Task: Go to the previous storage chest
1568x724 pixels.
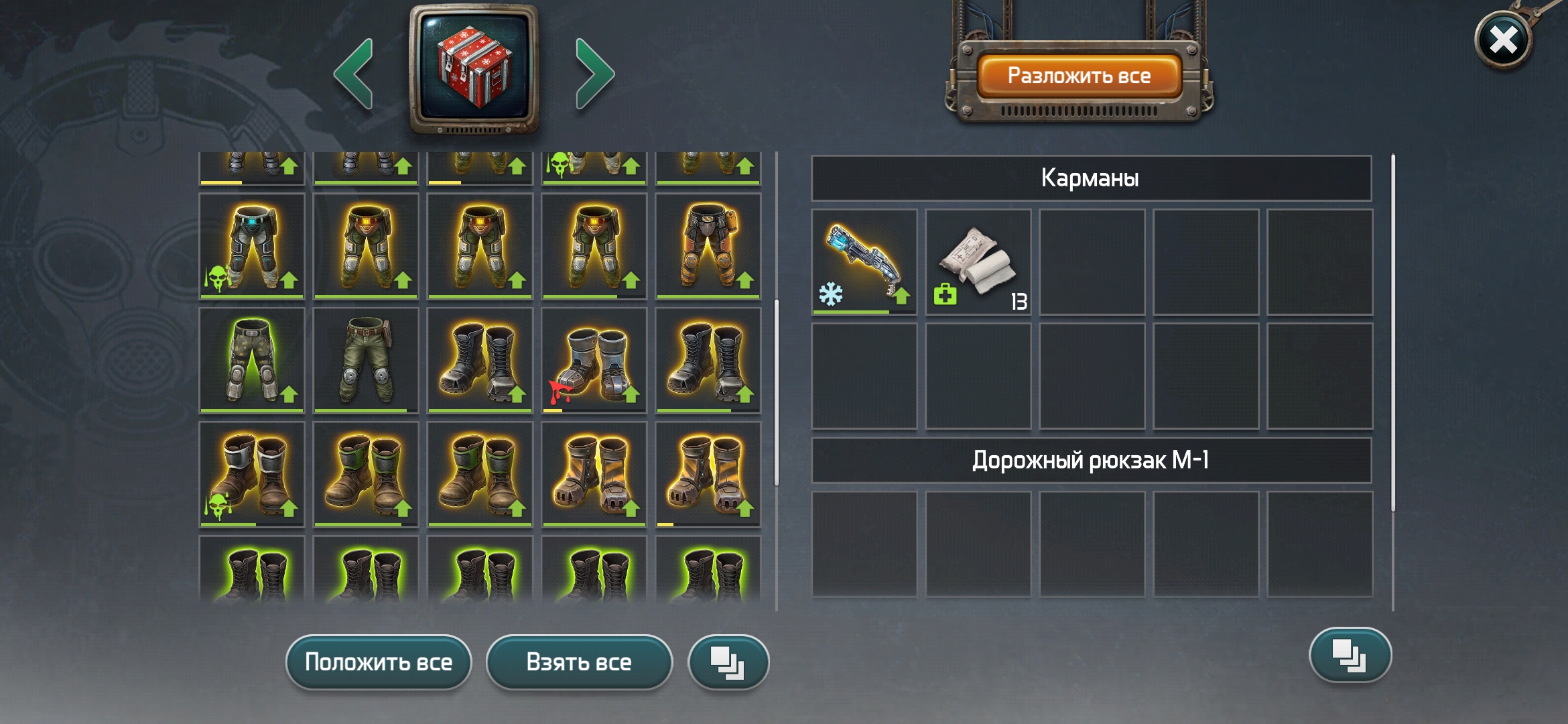Action: tap(354, 74)
